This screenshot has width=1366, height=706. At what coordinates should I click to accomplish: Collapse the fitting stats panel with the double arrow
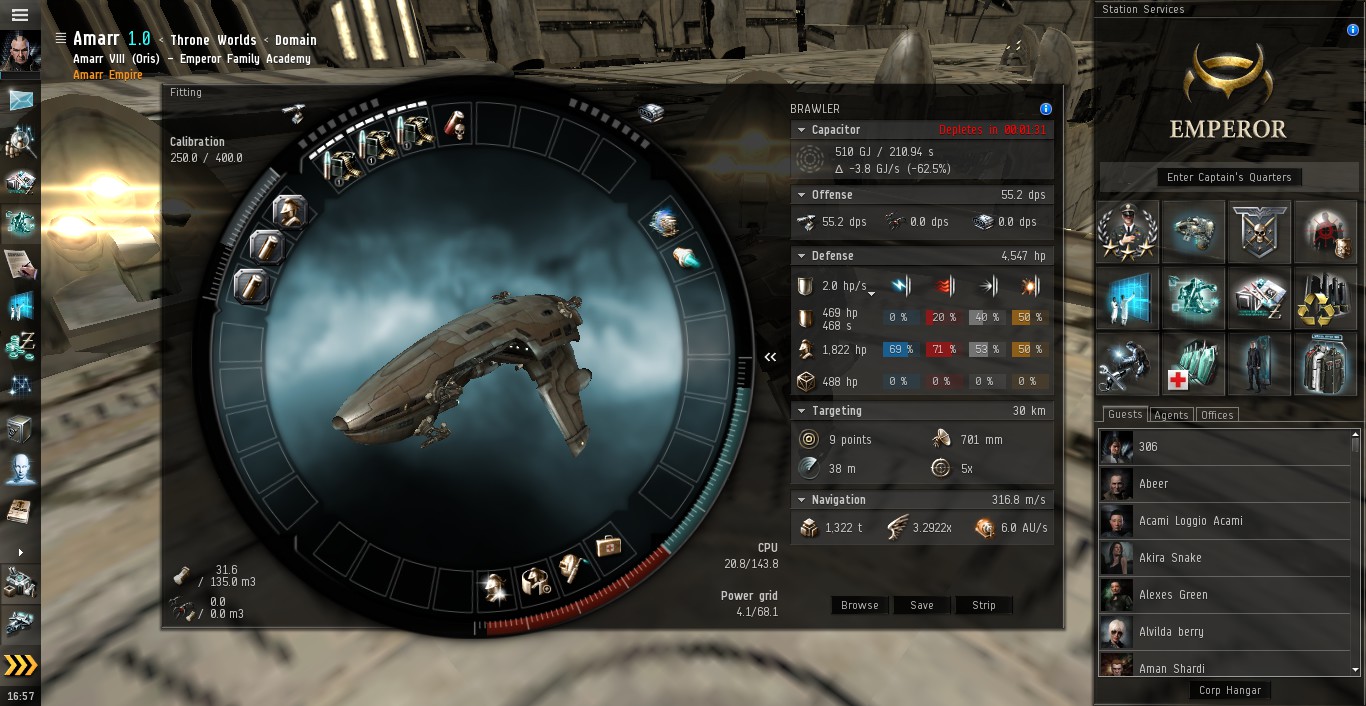[x=770, y=357]
